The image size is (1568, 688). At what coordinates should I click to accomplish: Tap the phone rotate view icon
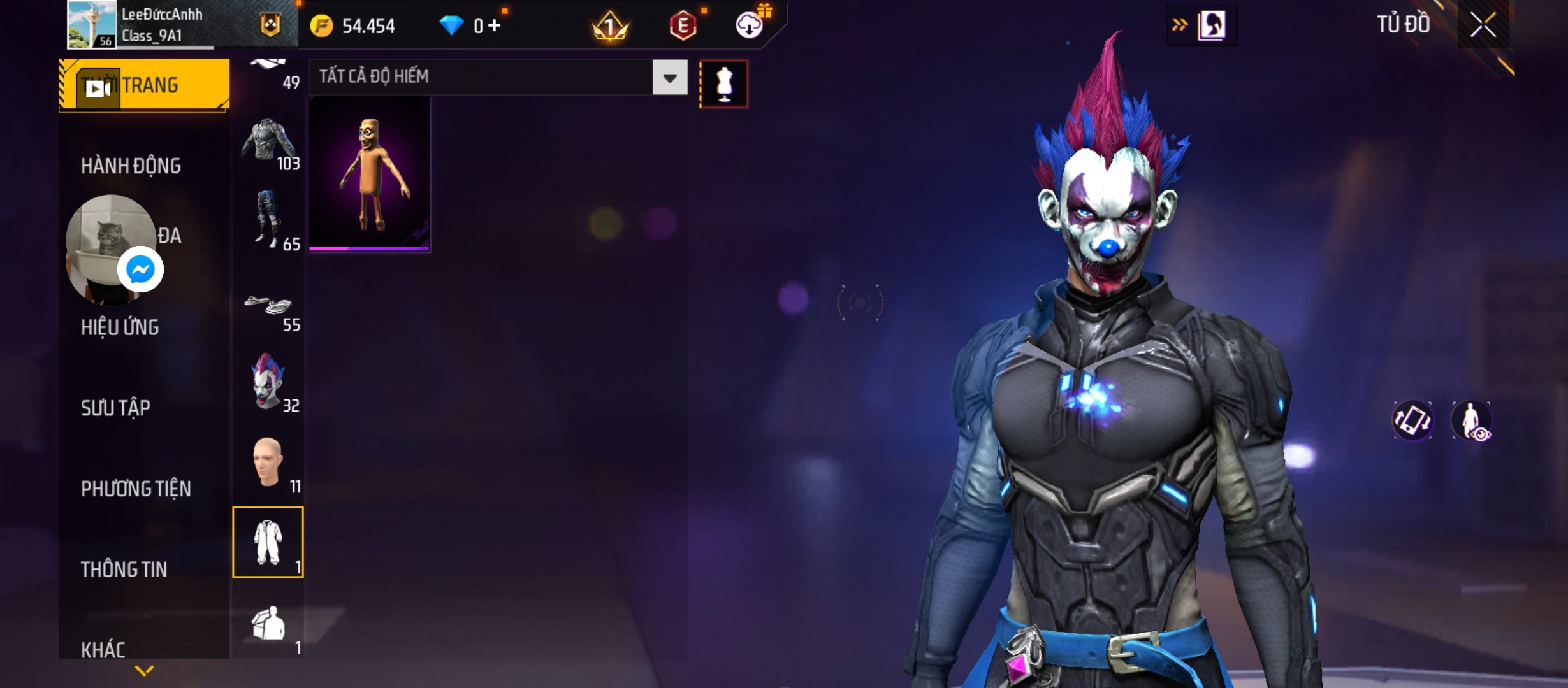click(1412, 420)
